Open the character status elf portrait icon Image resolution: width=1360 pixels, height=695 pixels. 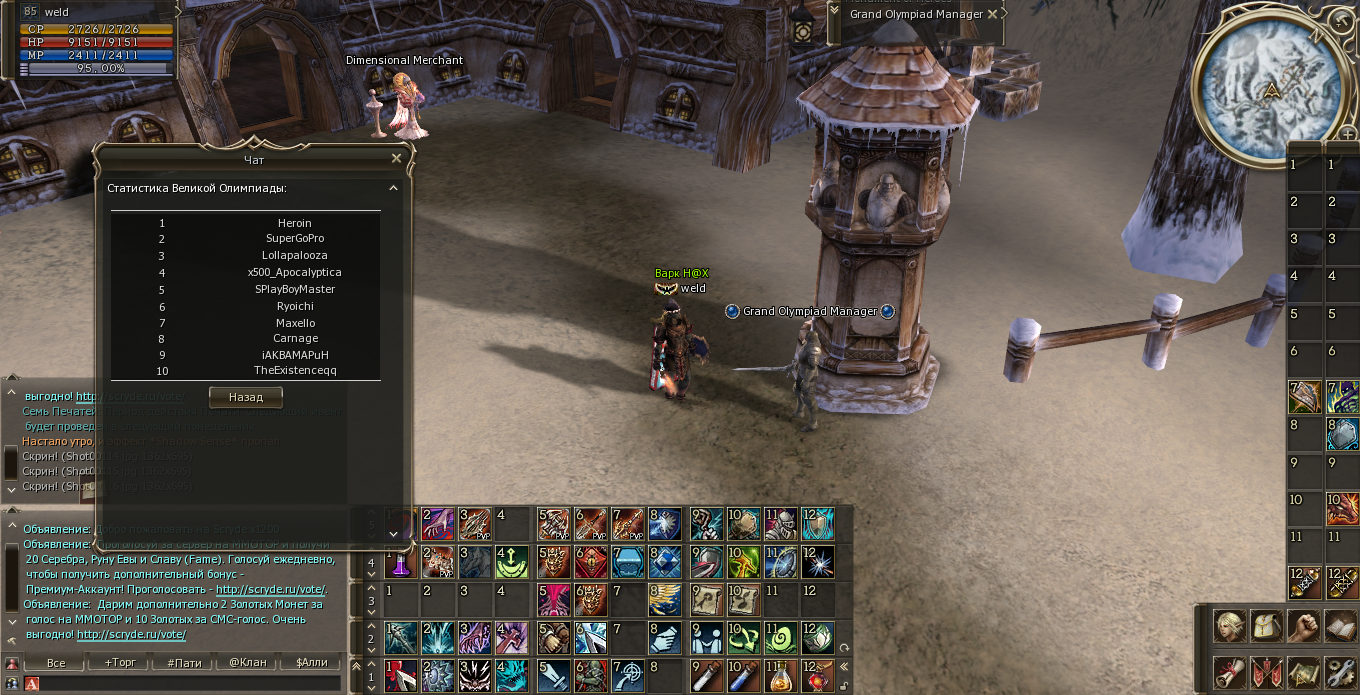[x=1229, y=627]
